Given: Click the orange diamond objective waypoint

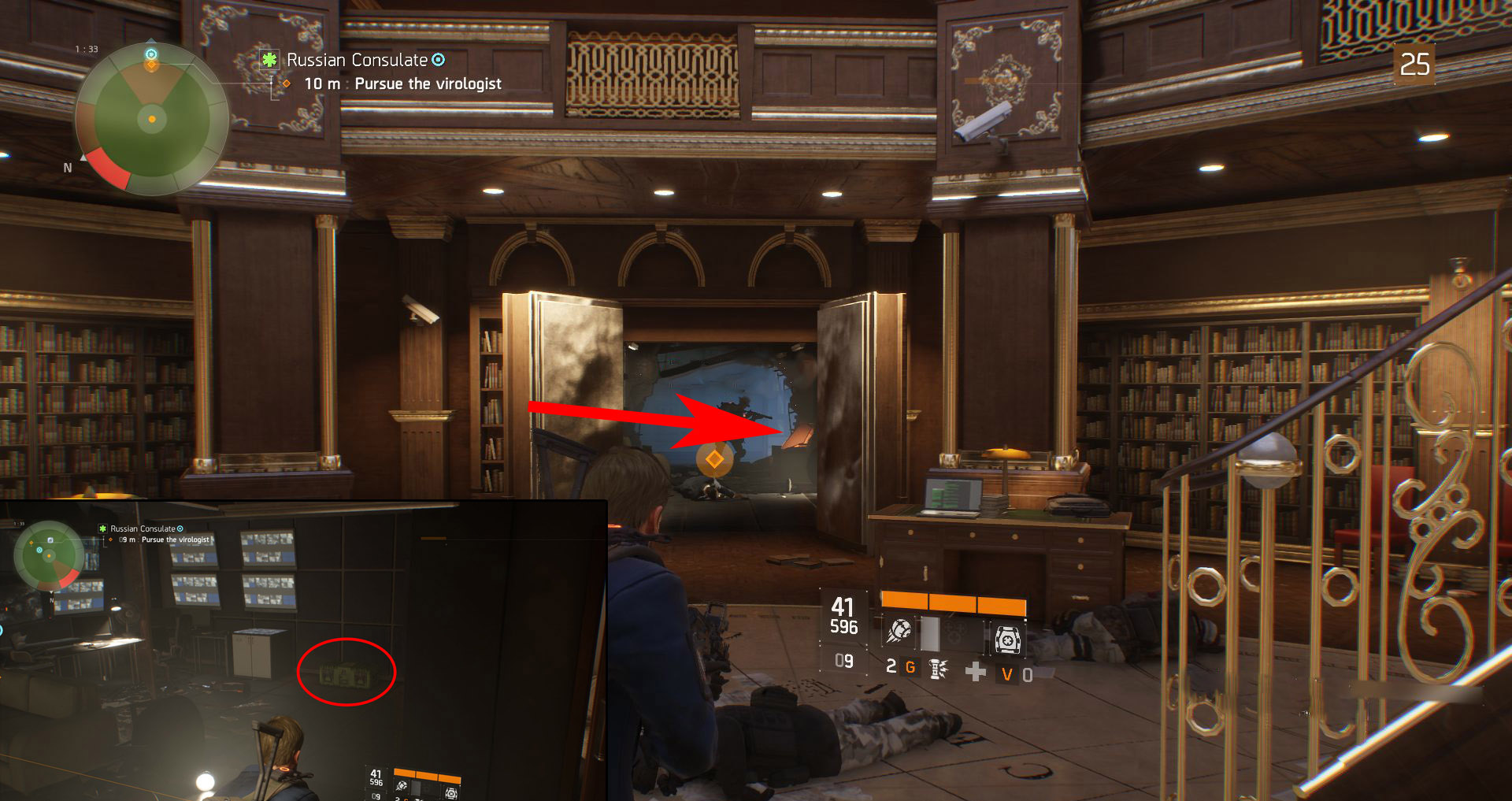Looking at the screenshot, I should (x=714, y=458).
